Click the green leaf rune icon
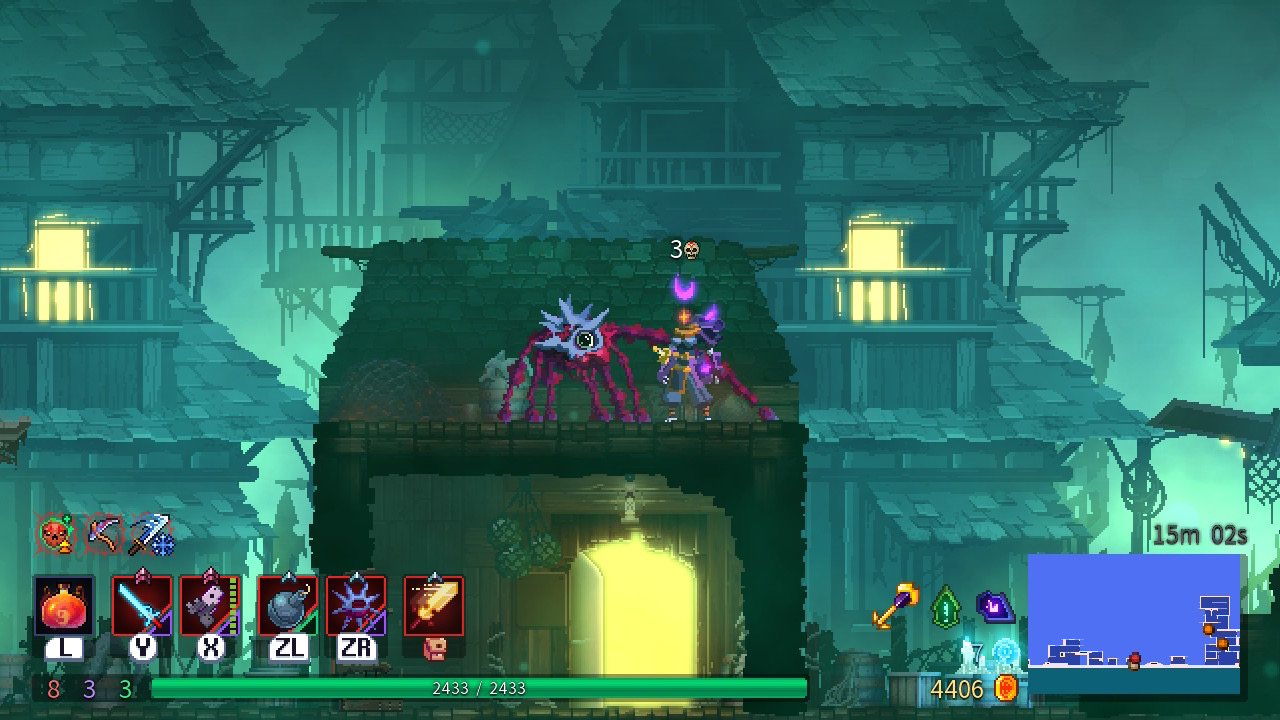This screenshot has width=1280, height=720. [x=946, y=606]
